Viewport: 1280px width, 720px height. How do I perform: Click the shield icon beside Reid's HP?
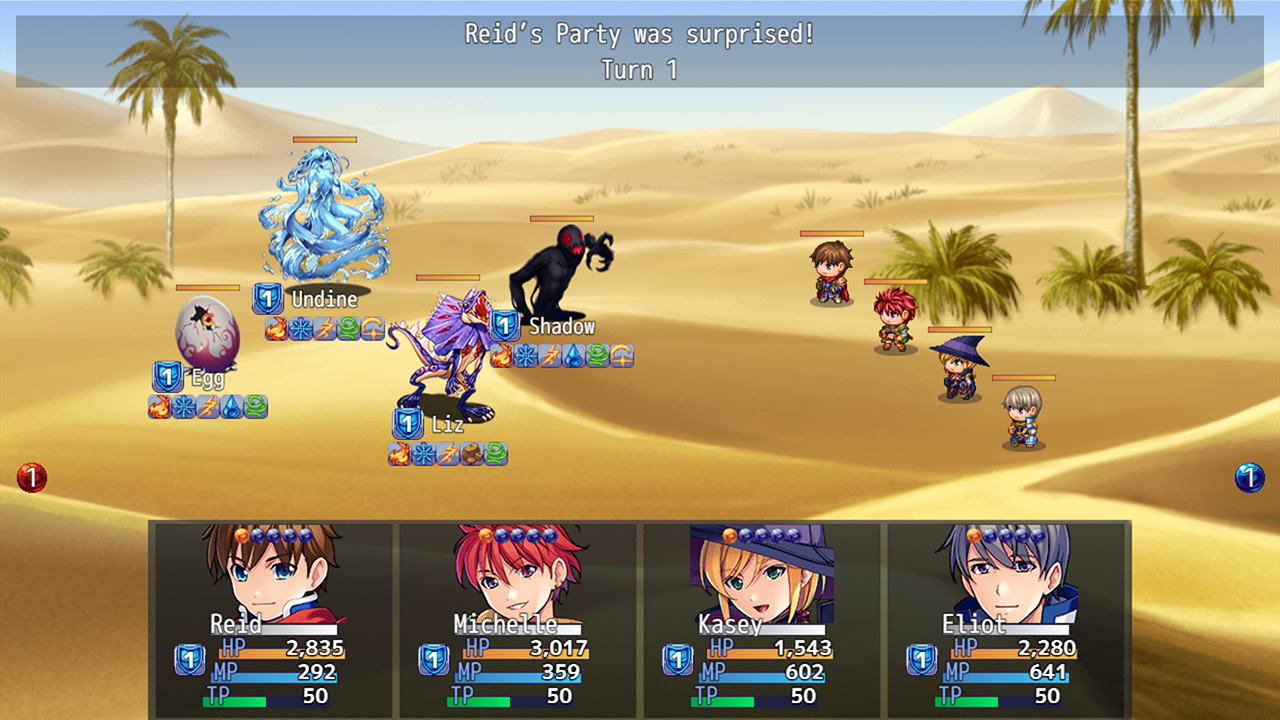click(x=190, y=659)
